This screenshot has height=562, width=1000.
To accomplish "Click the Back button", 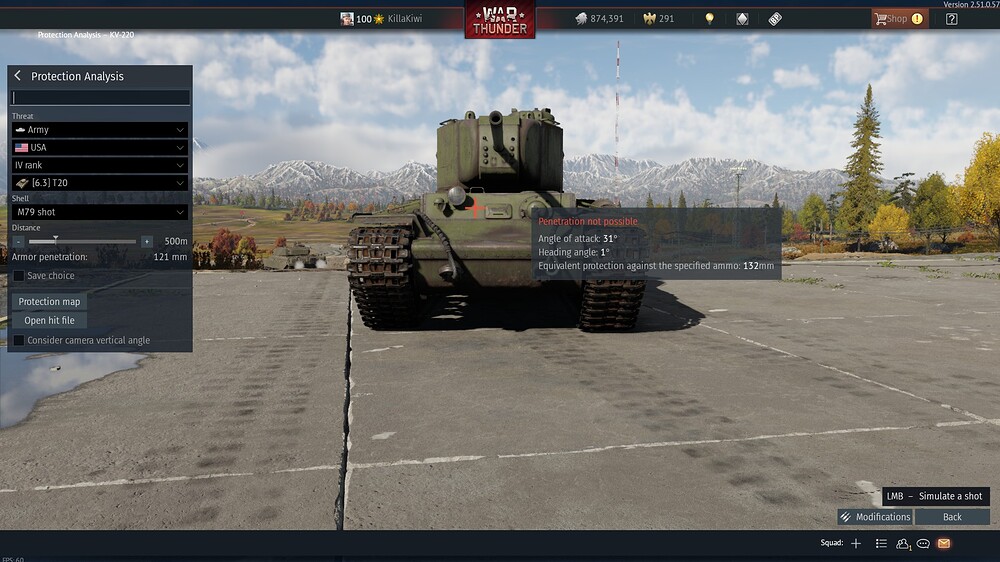I will tap(952, 517).
